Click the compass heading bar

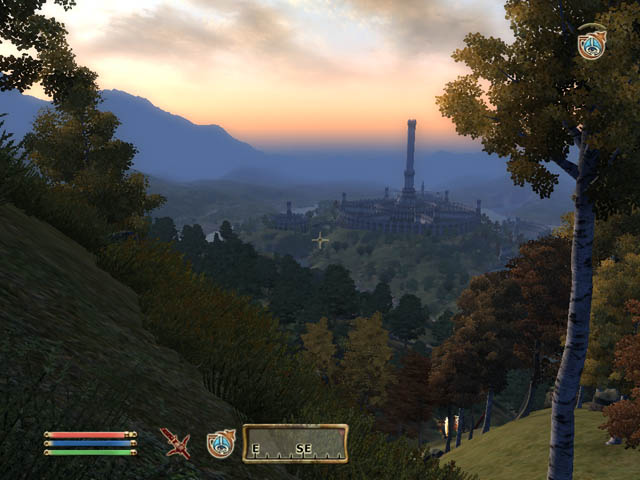point(295,443)
